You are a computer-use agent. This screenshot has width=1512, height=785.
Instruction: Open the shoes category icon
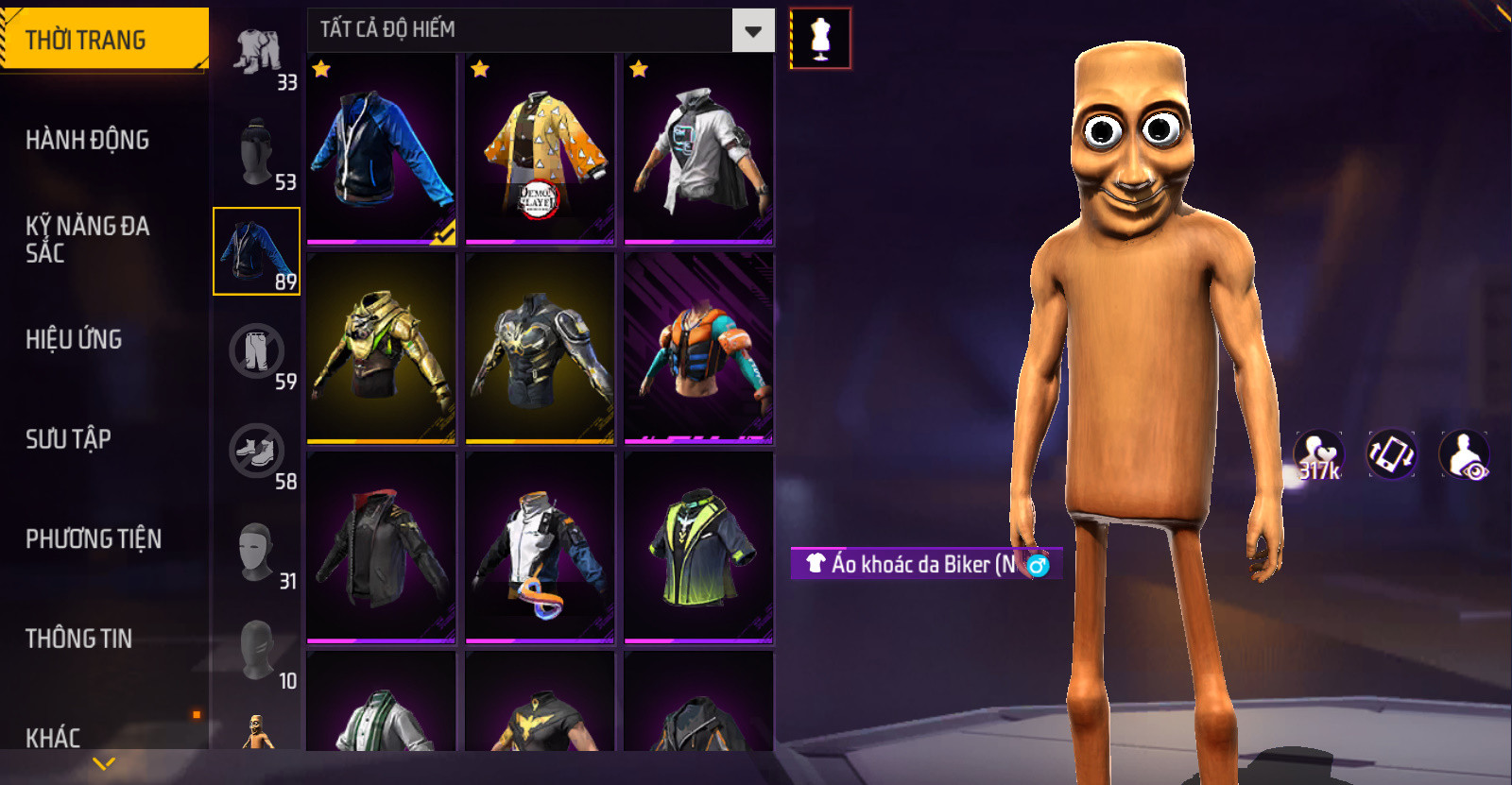coord(257,452)
